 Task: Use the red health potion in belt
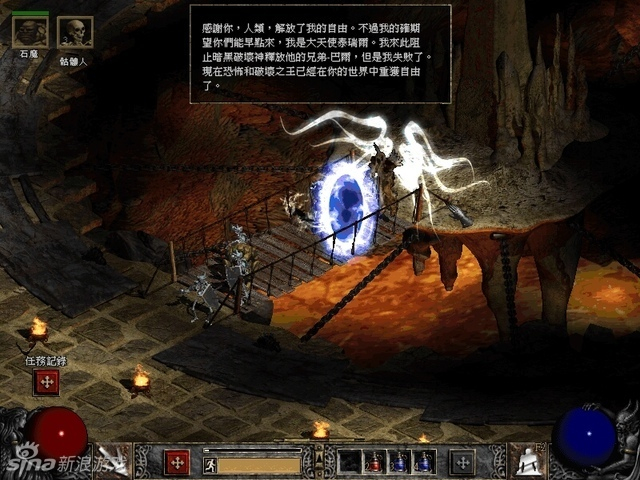click(375, 462)
